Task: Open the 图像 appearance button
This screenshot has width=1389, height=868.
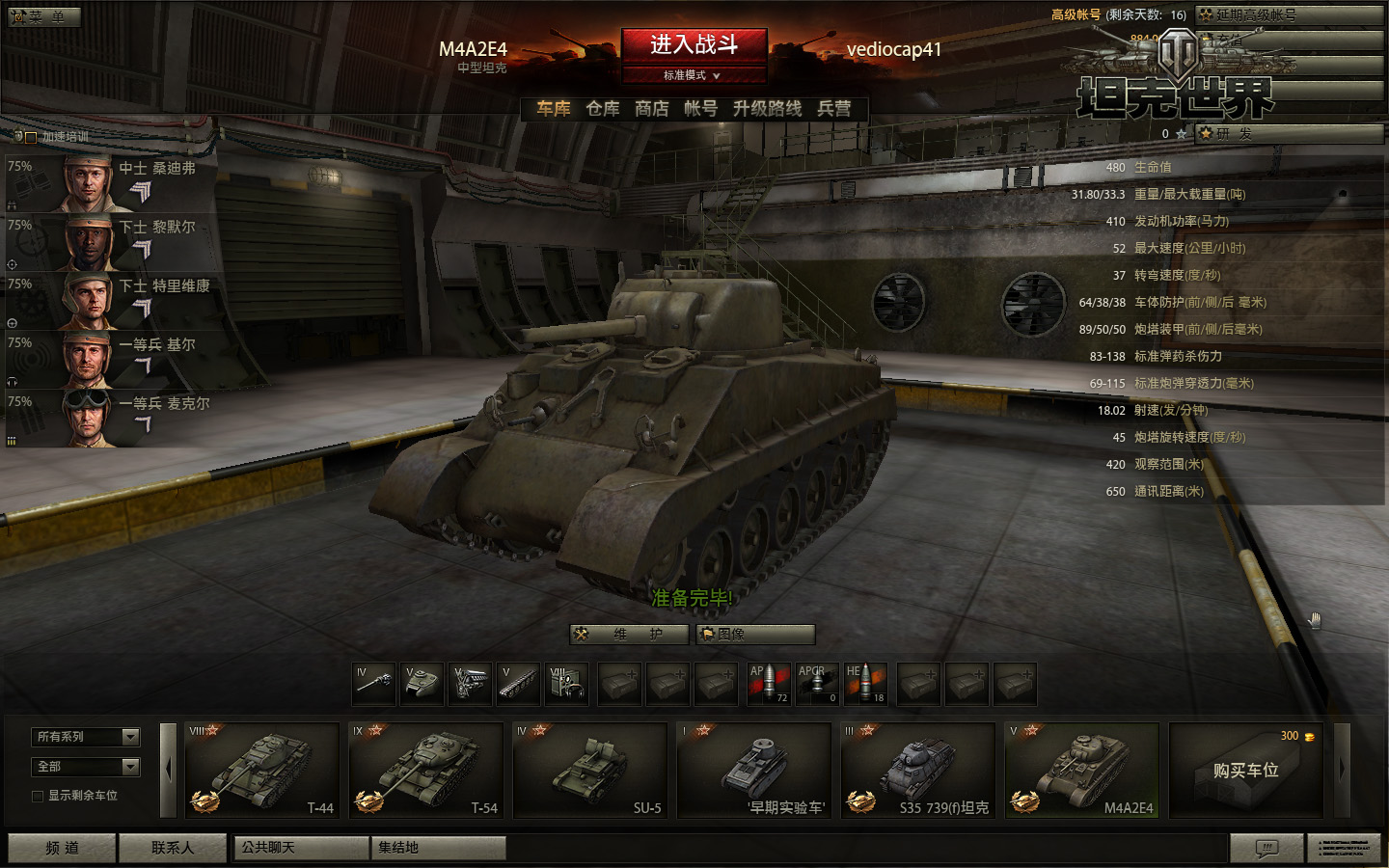Action: (755, 634)
